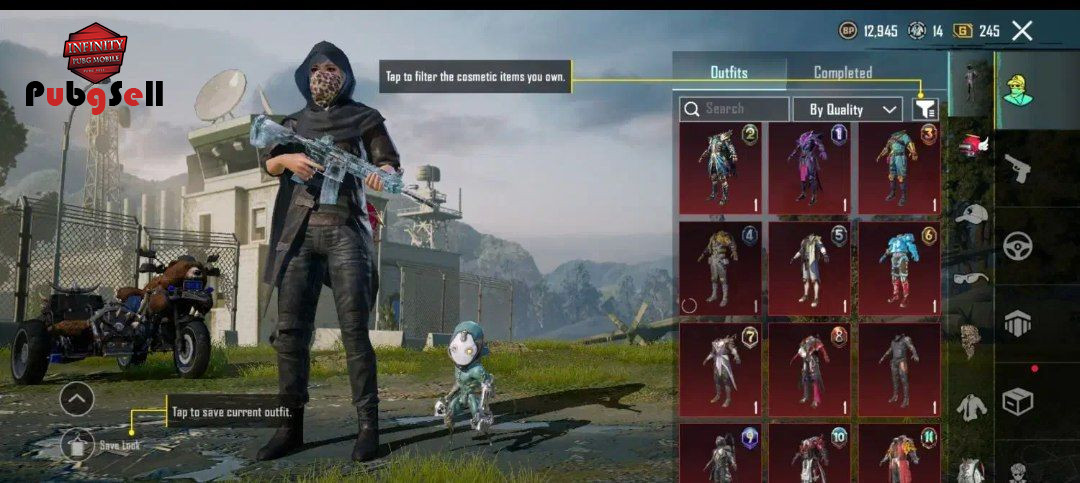Select the Outfits tab
1080x483 pixels.
728,73
